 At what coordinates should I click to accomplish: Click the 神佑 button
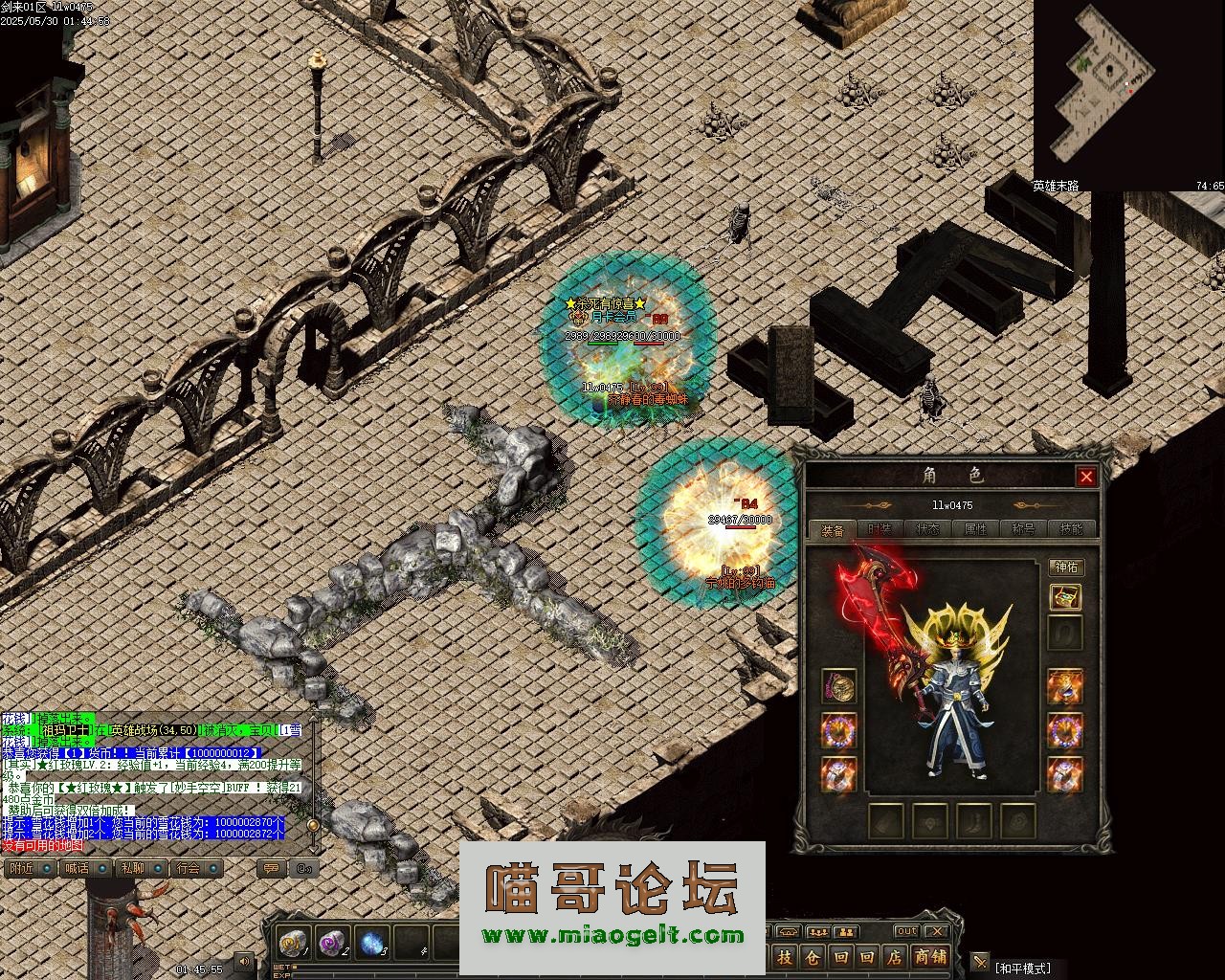(x=1065, y=568)
